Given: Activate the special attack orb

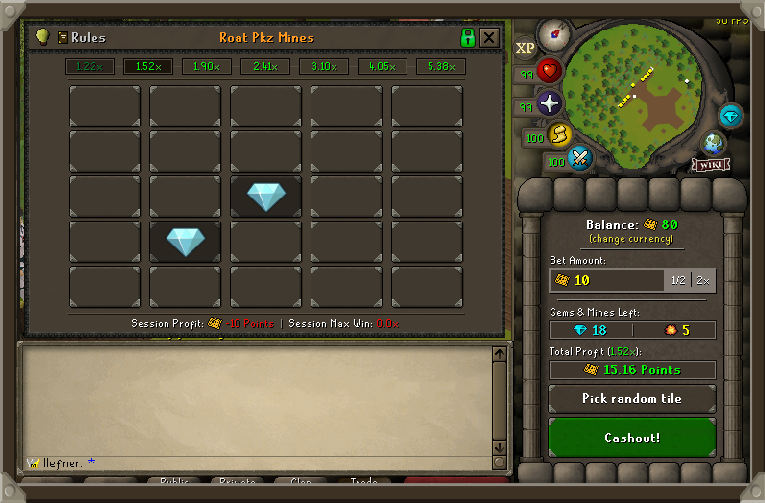Looking at the screenshot, I should [581, 157].
